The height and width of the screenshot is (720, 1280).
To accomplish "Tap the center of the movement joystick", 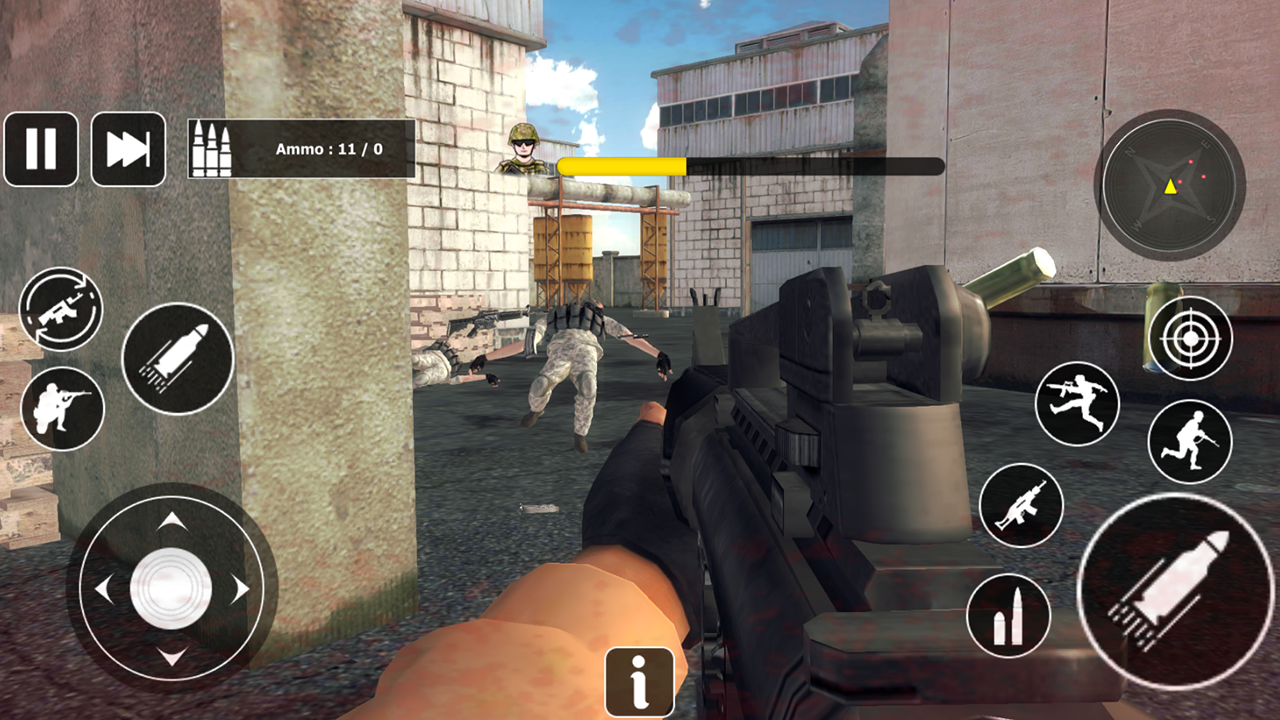I will (x=172, y=590).
